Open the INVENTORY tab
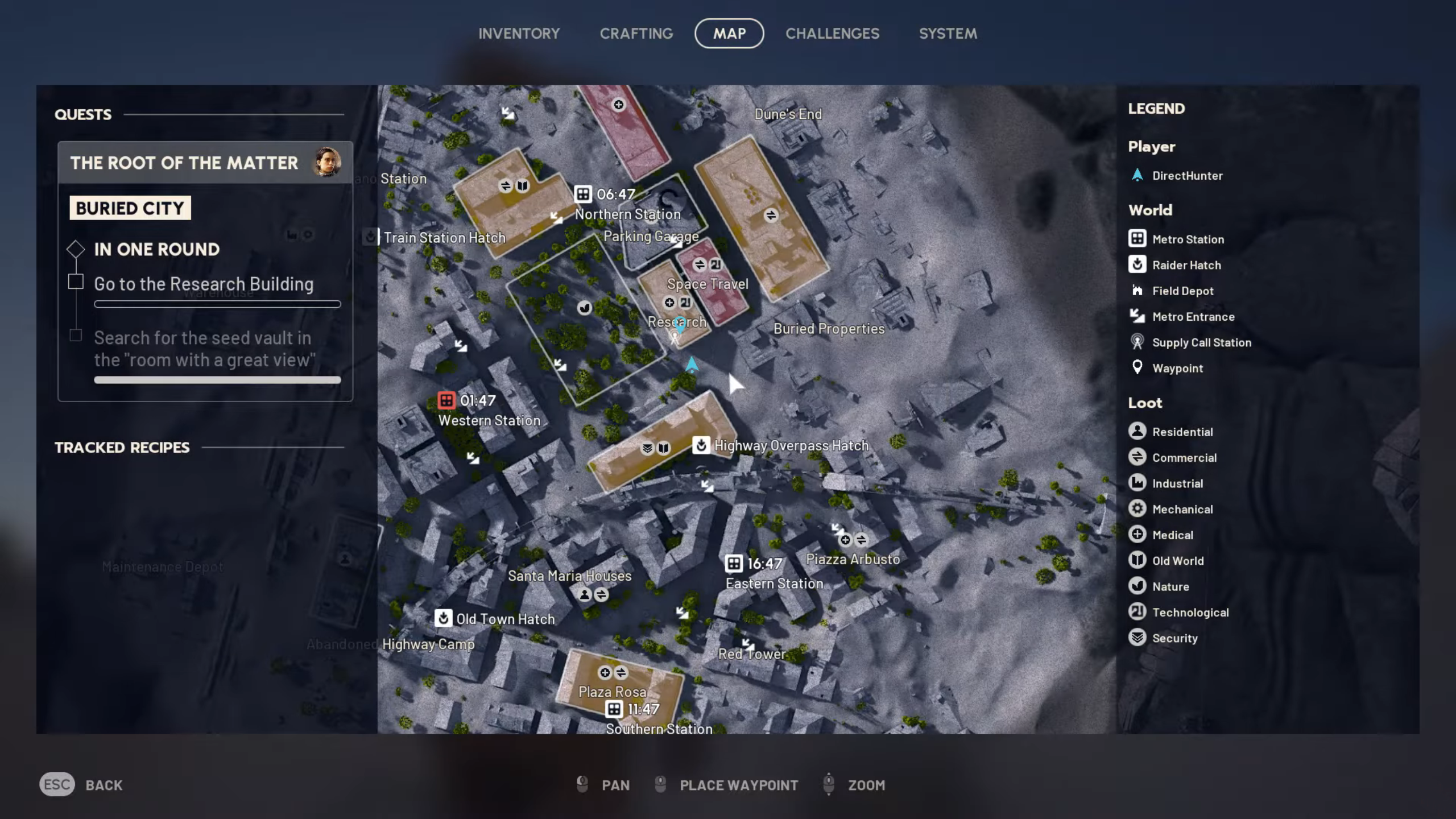Screen dimensions: 1456x819 (519, 34)
